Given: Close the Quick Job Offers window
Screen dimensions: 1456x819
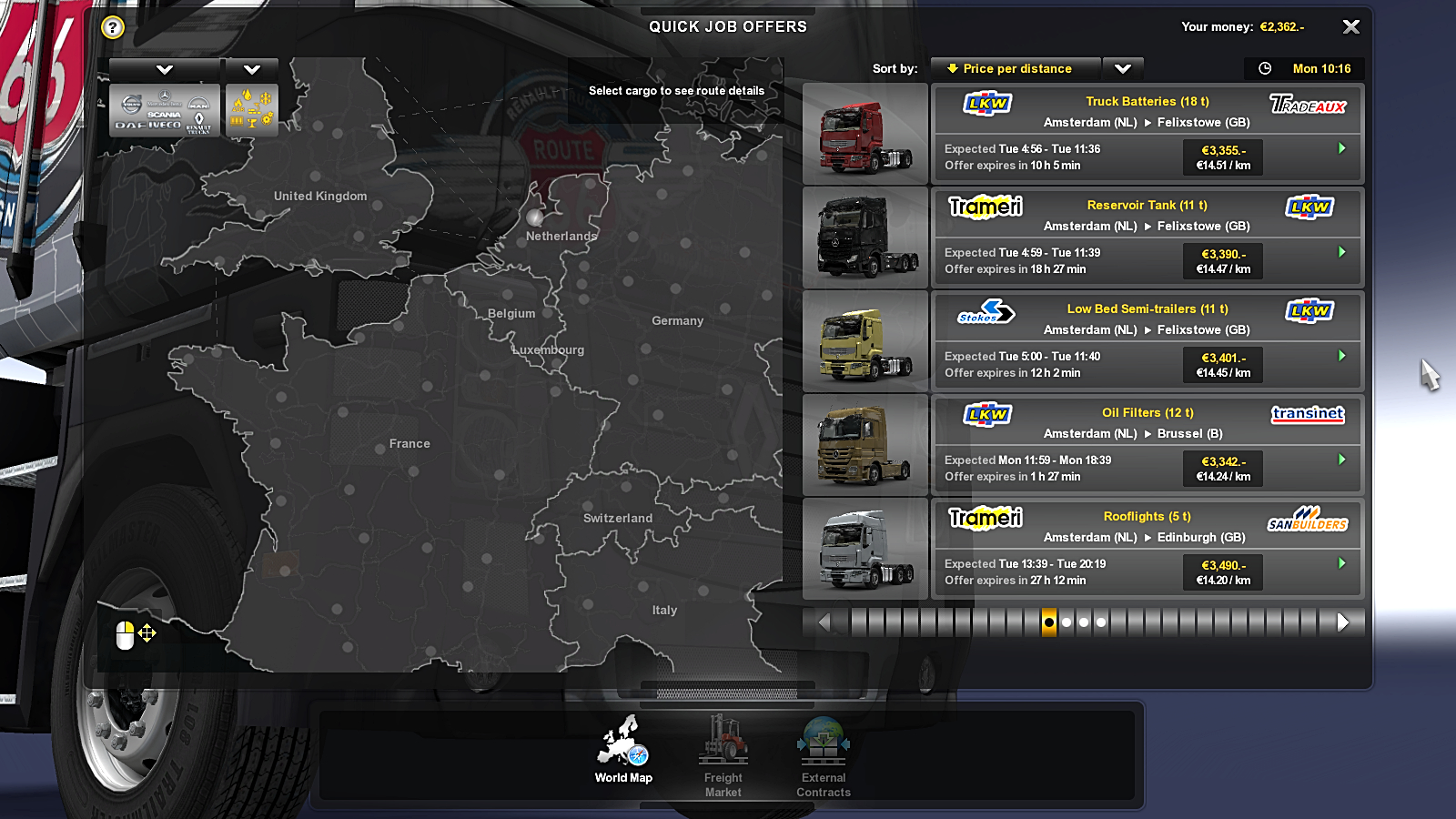Looking at the screenshot, I should click(x=1351, y=27).
